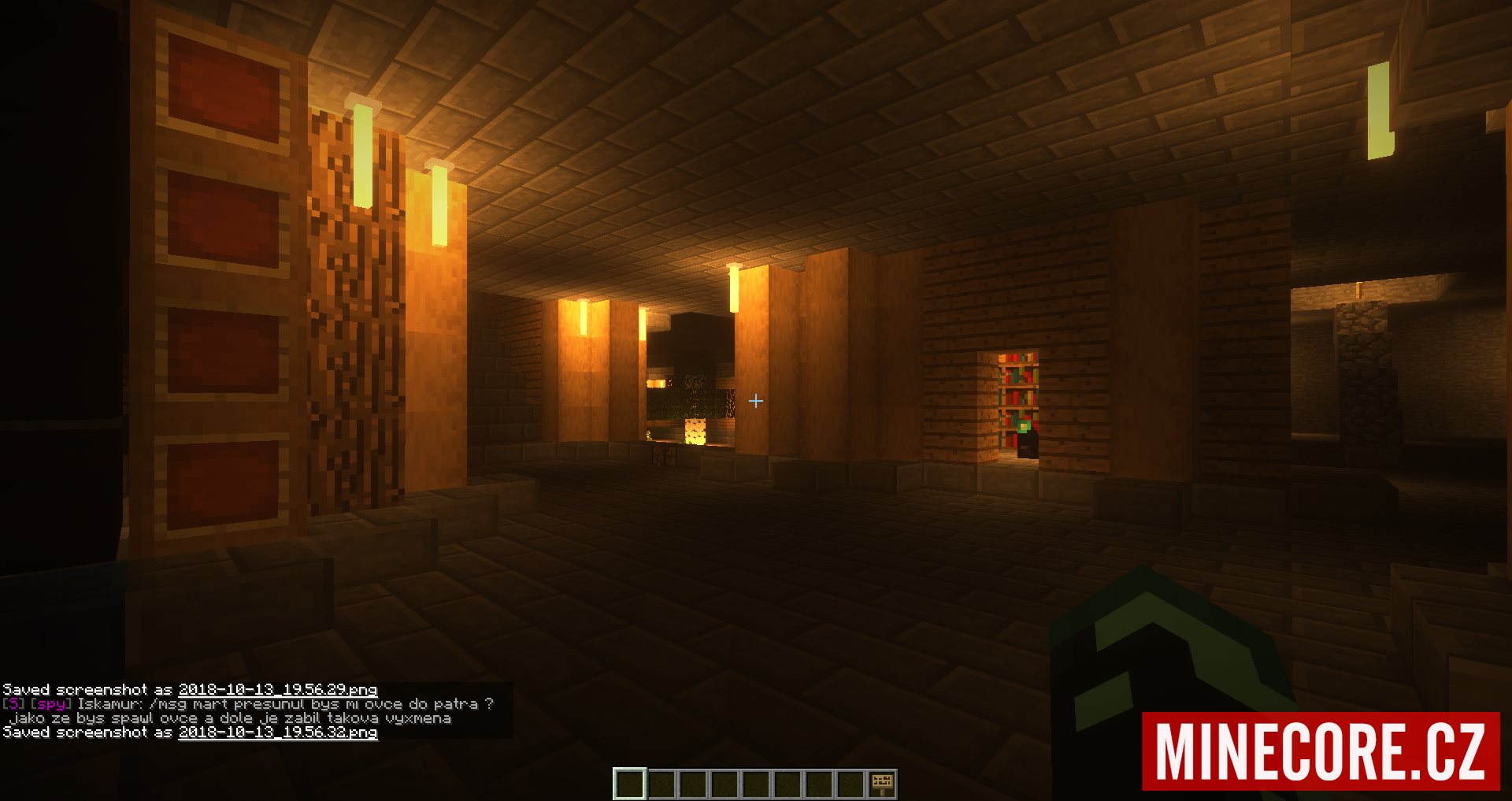Open the 2018-10-13_19.56.29.png screenshot link
This screenshot has height=801, width=1512.
pos(277,690)
